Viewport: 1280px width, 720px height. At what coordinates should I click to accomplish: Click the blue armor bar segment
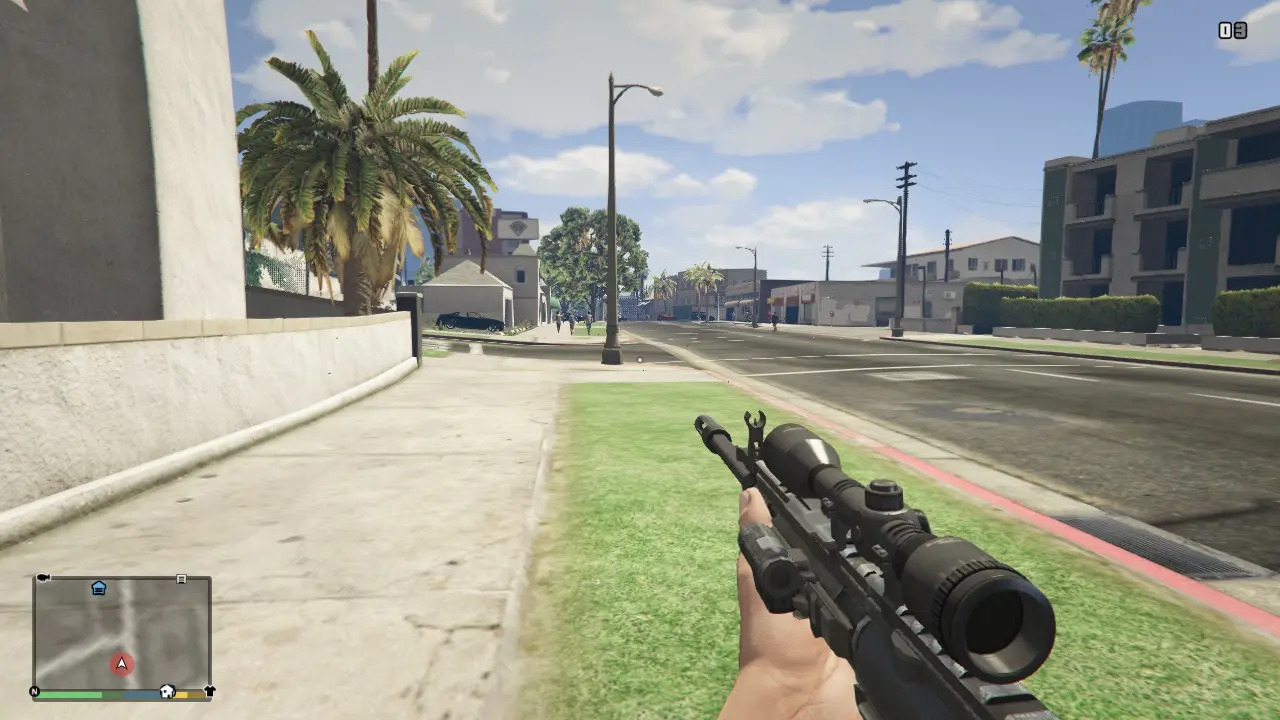142,694
